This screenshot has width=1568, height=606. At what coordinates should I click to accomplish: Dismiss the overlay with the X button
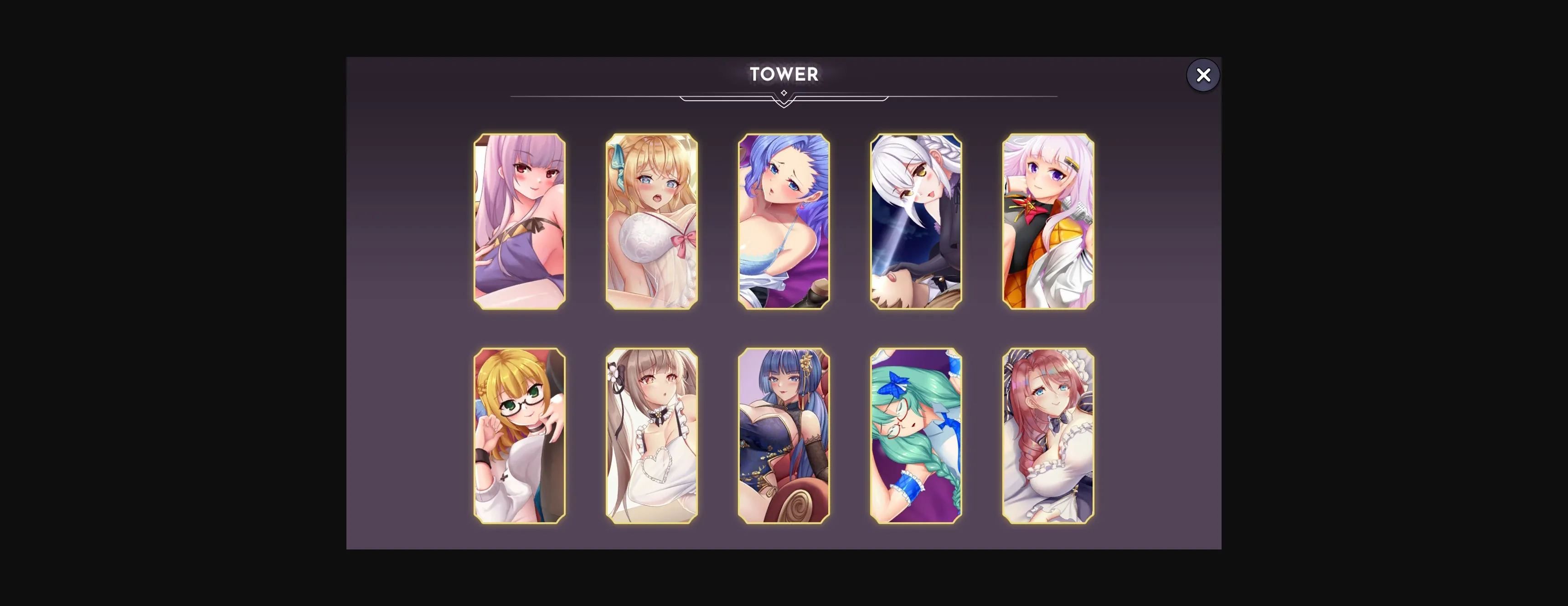pos(1203,75)
